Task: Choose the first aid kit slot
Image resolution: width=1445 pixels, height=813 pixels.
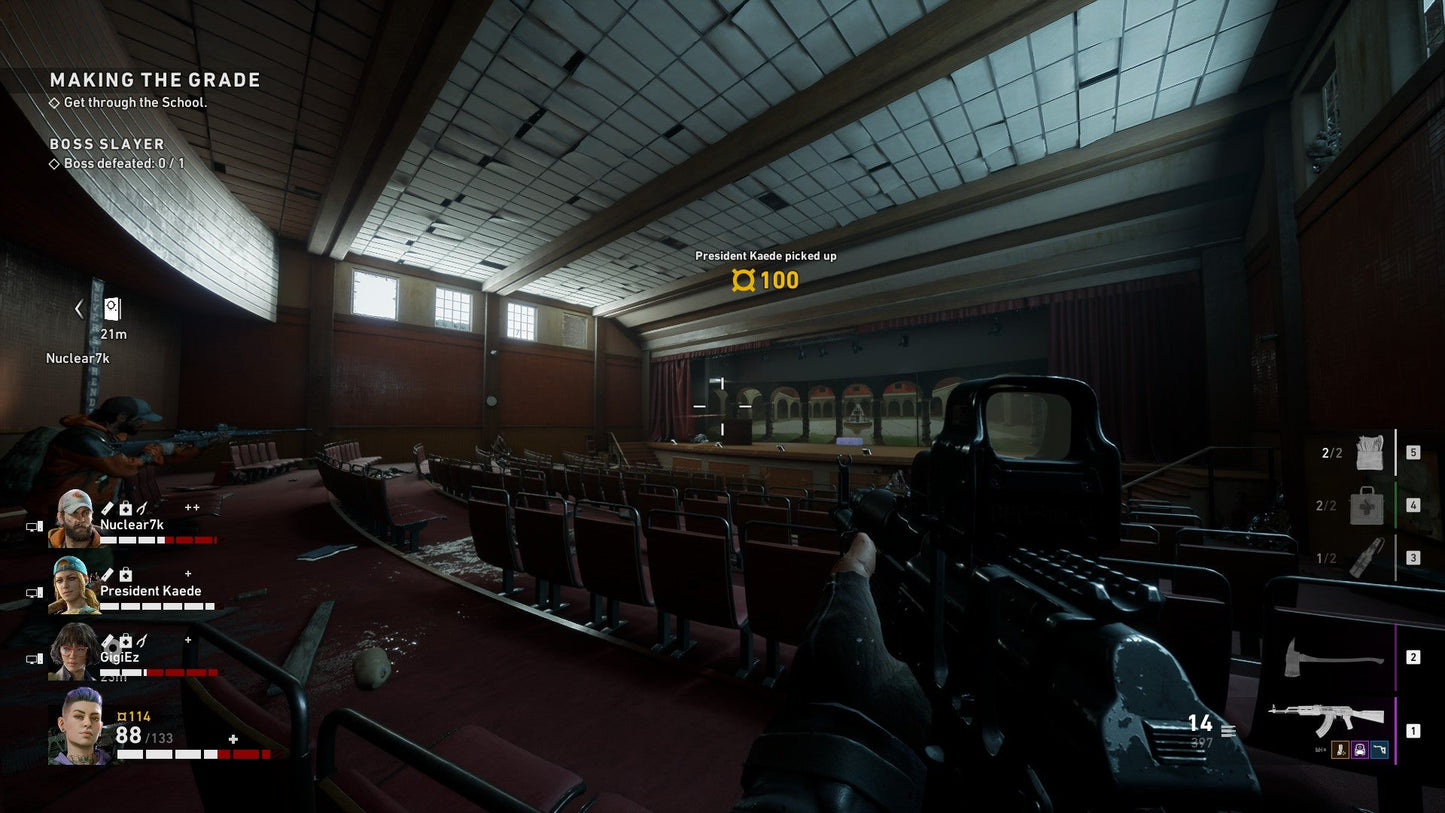Action: (x=1367, y=505)
